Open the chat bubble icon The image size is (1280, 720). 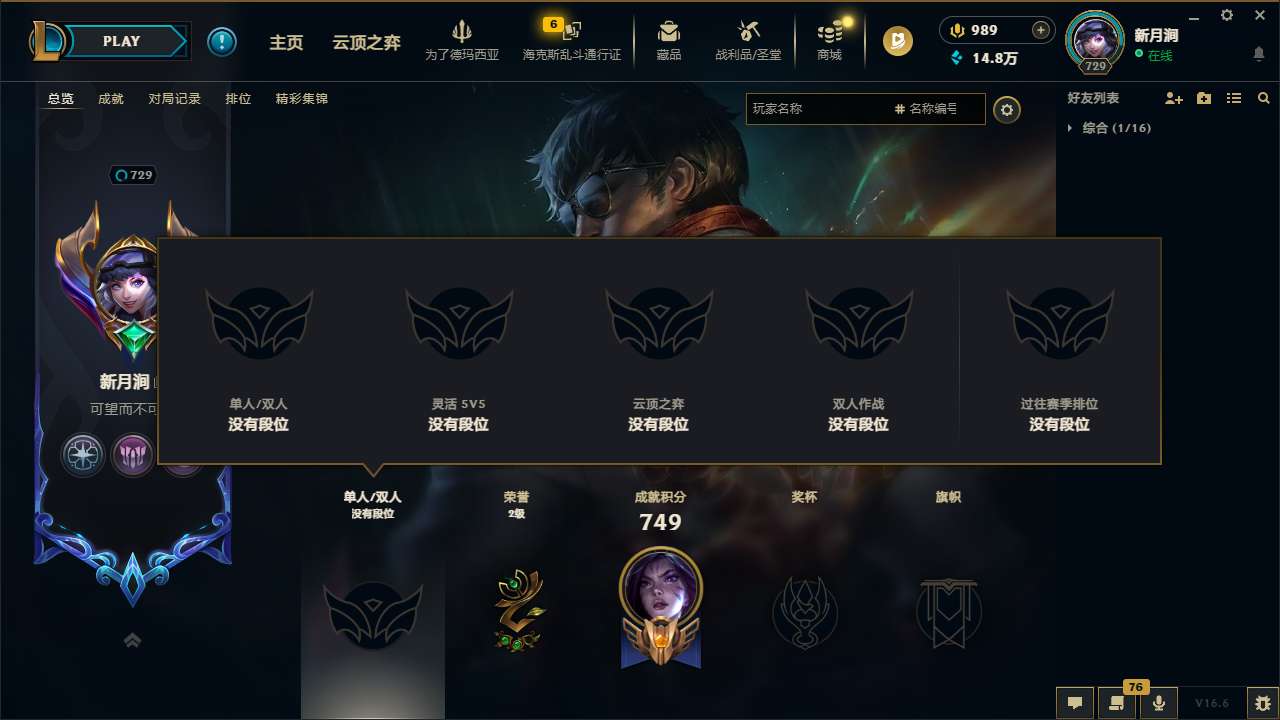[x=1075, y=703]
